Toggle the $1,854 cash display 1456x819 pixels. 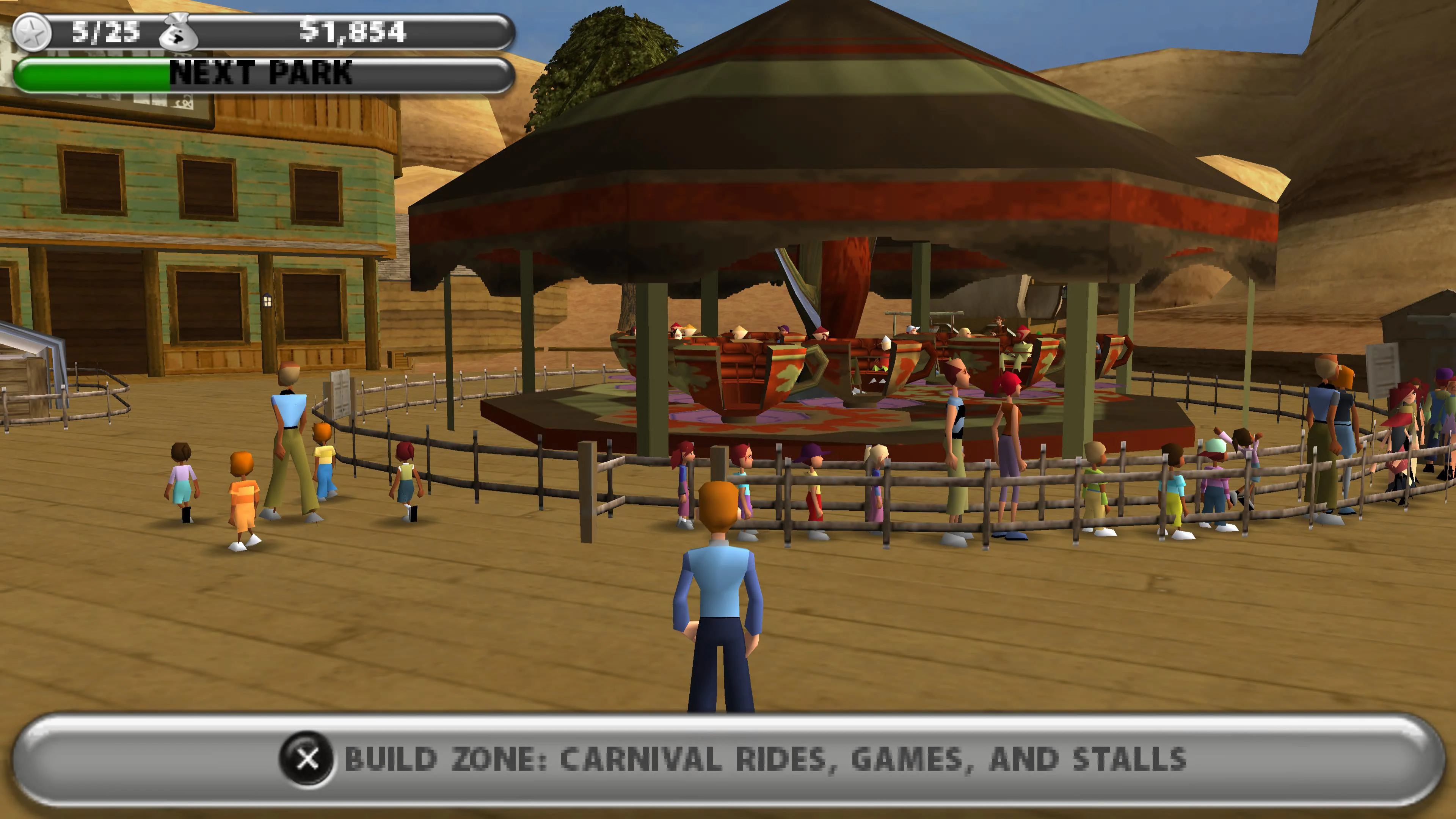tap(350, 33)
